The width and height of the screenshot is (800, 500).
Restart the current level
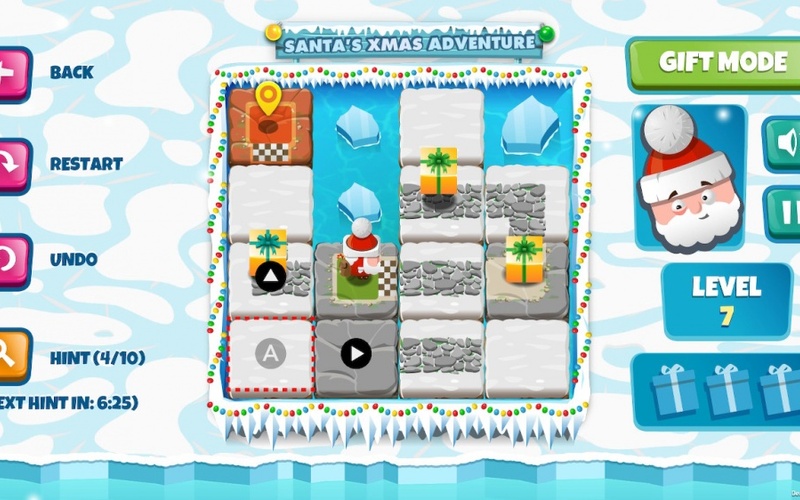pos(12,165)
